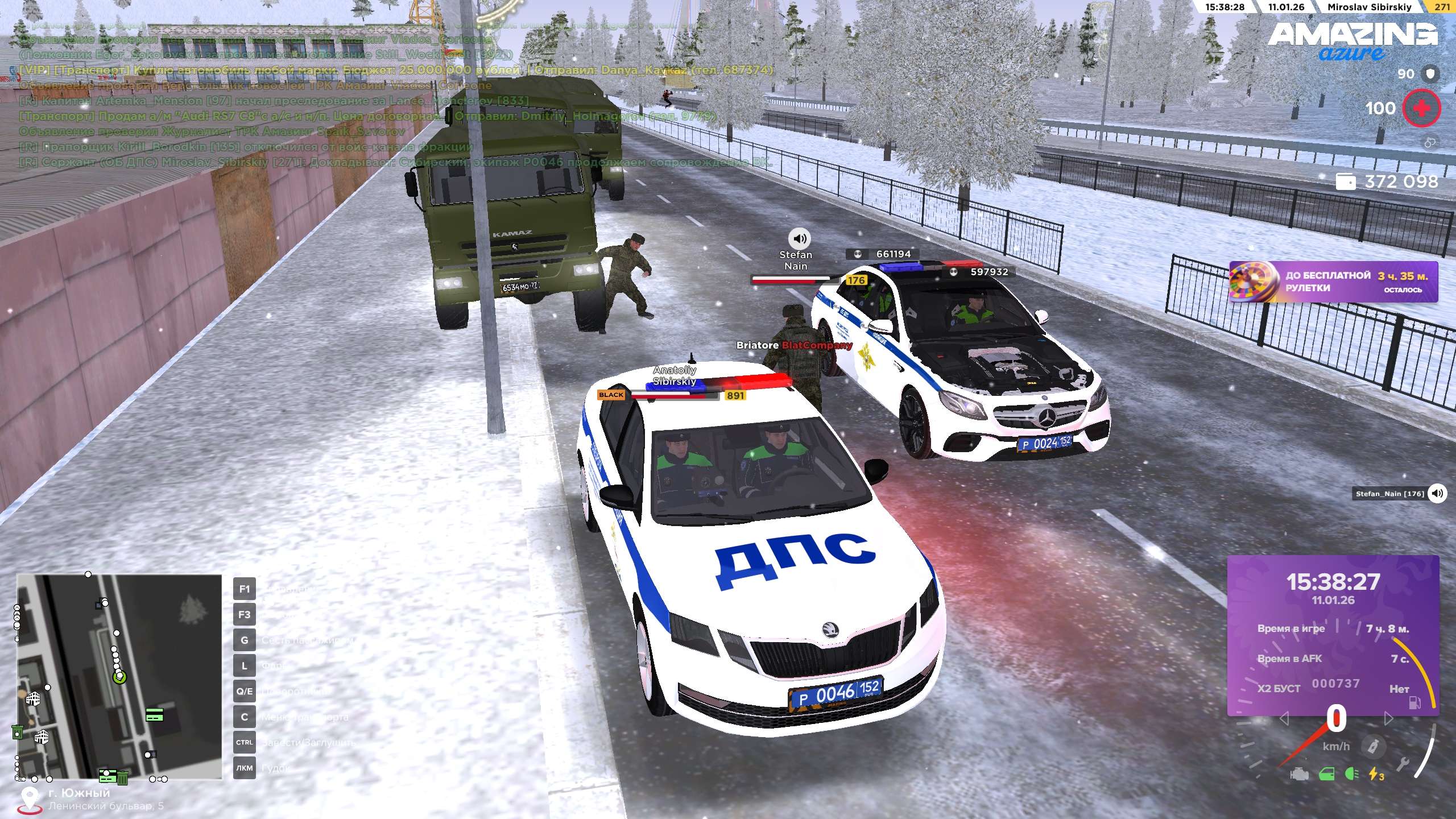
Task: Click the red health cross icon
Action: pyautogui.click(x=1421, y=108)
